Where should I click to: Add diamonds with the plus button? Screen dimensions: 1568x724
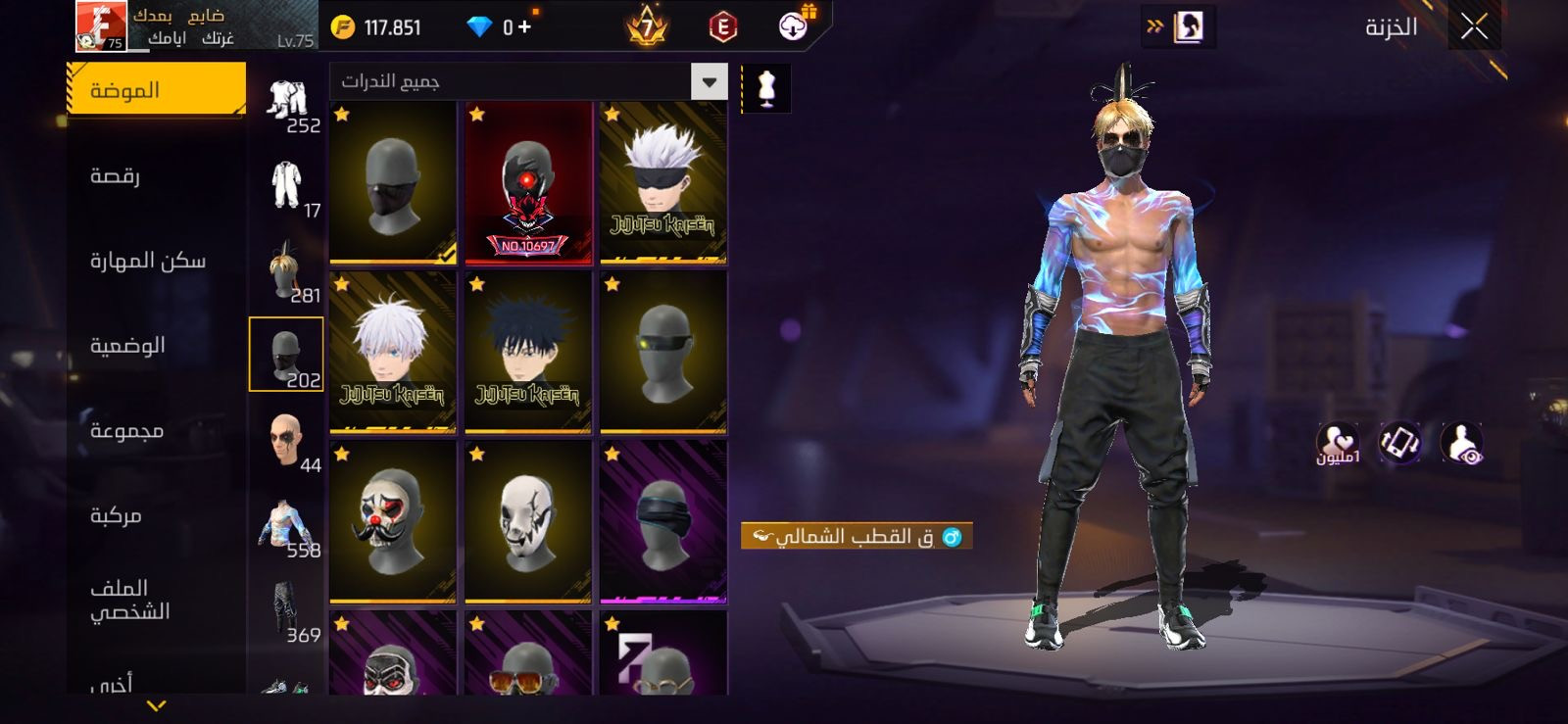[x=525, y=26]
